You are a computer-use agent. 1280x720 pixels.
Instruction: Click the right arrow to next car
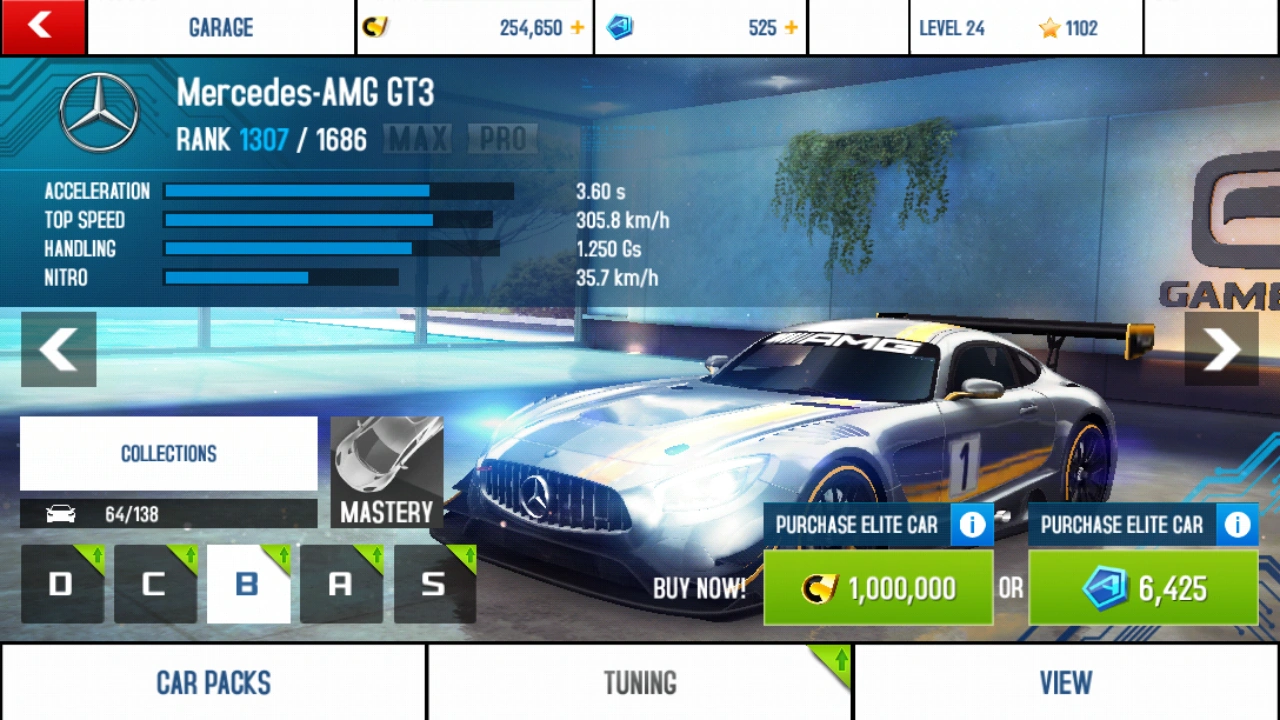point(1221,349)
